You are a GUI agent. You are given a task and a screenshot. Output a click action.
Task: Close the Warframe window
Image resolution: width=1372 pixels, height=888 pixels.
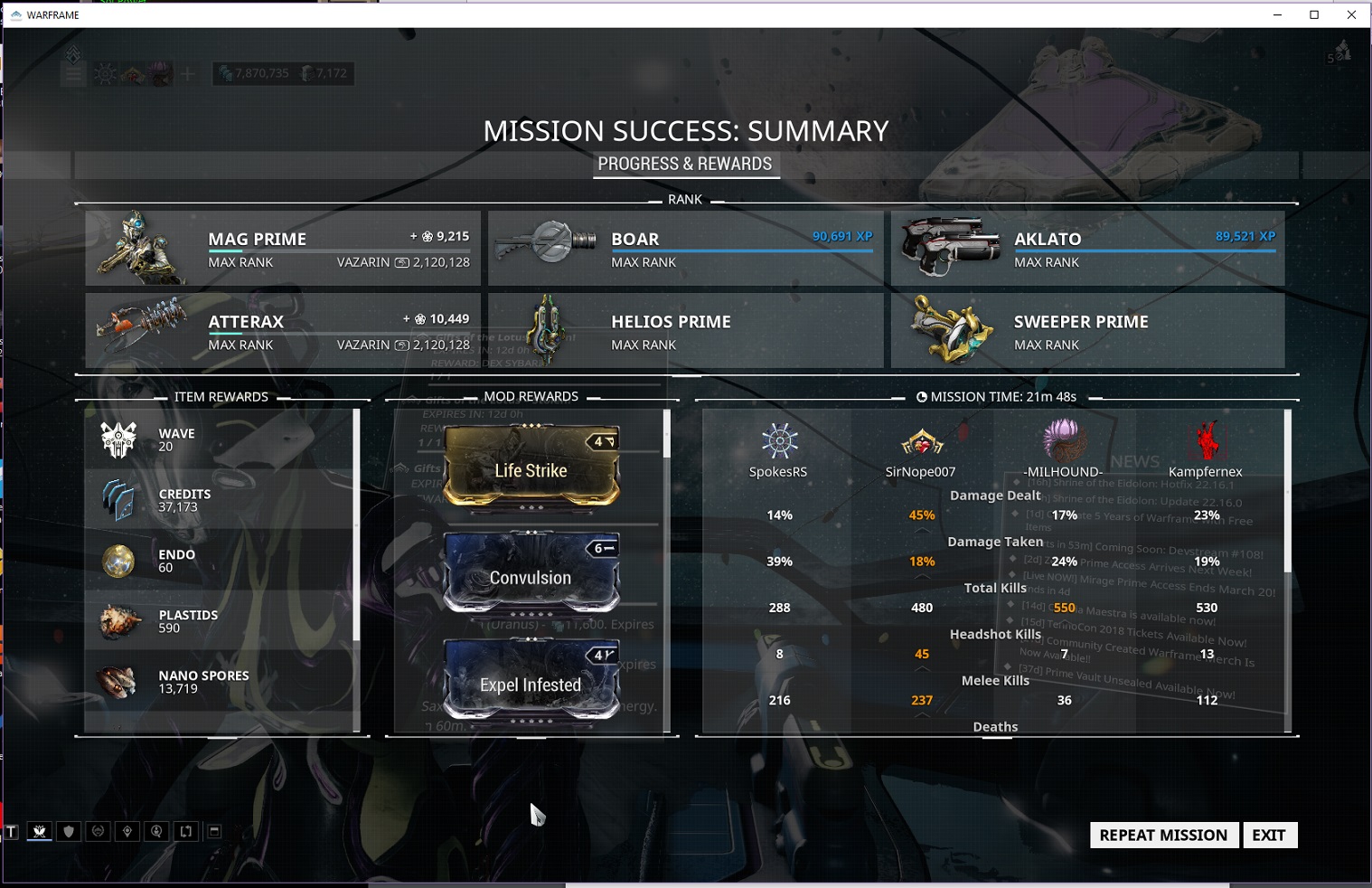(x=1351, y=14)
